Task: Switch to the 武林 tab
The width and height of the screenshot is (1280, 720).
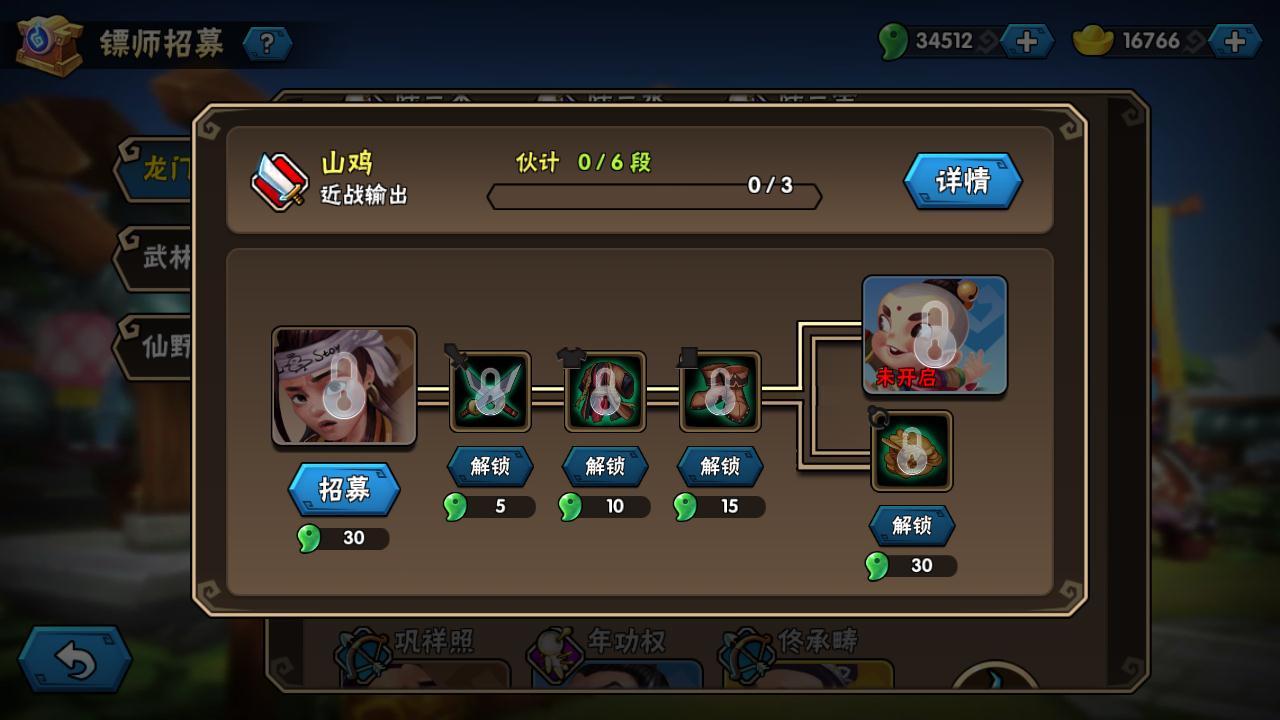Action: 160,257
